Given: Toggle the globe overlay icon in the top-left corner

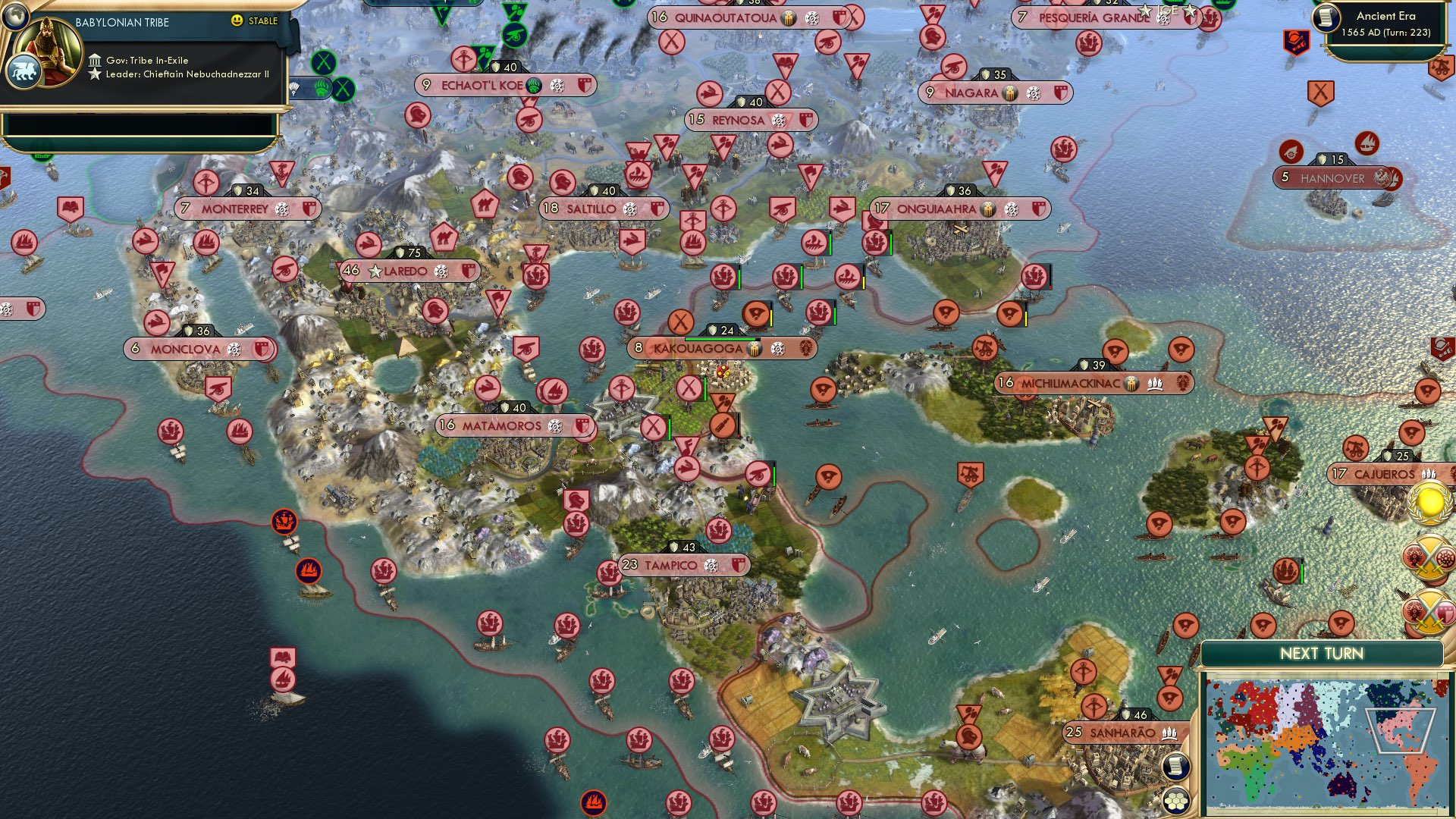Looking at the screenshot, I should click(x=16, y=17).
